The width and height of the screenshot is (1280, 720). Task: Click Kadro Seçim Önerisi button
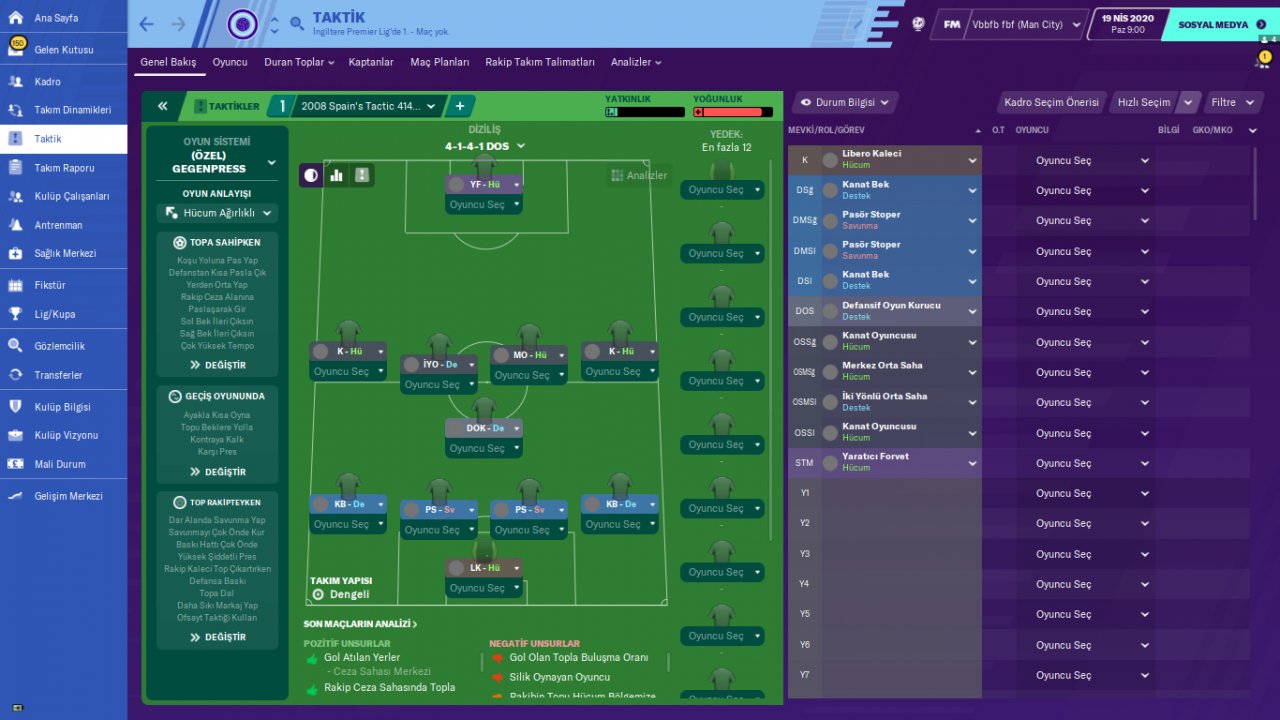1051,102
